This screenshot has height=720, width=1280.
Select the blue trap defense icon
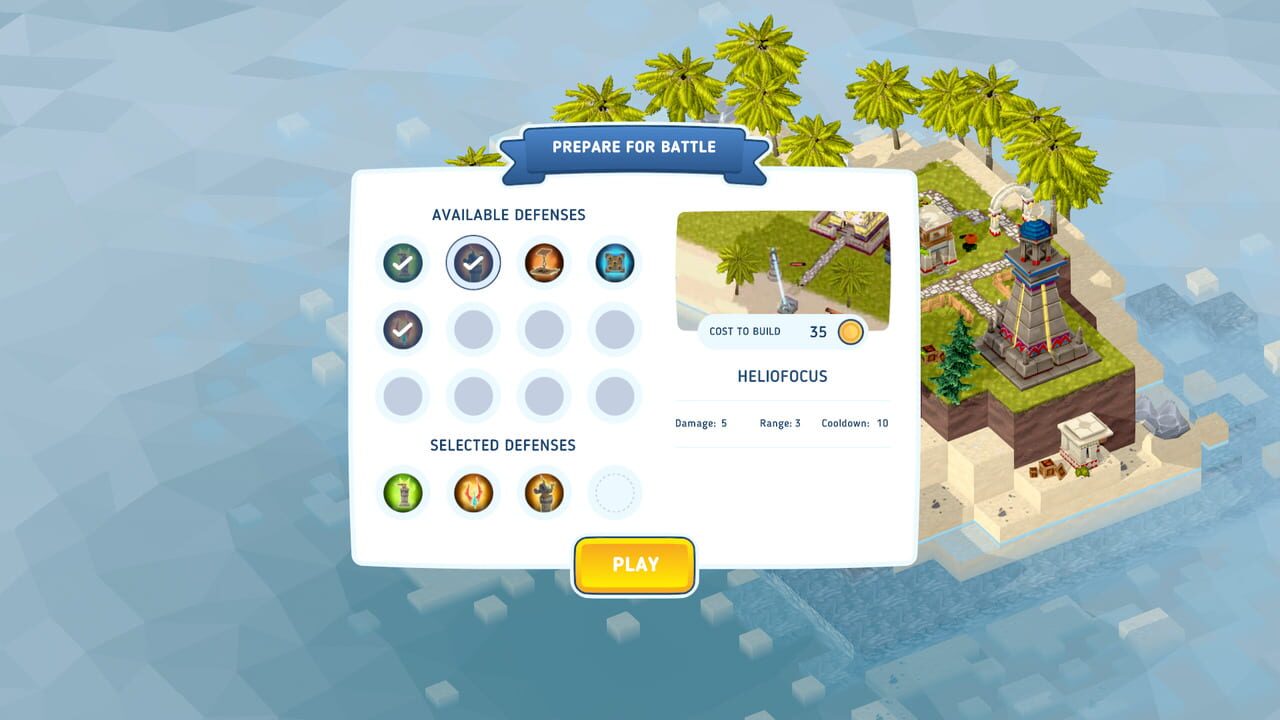pyautogui.click(x=614, y=262)
